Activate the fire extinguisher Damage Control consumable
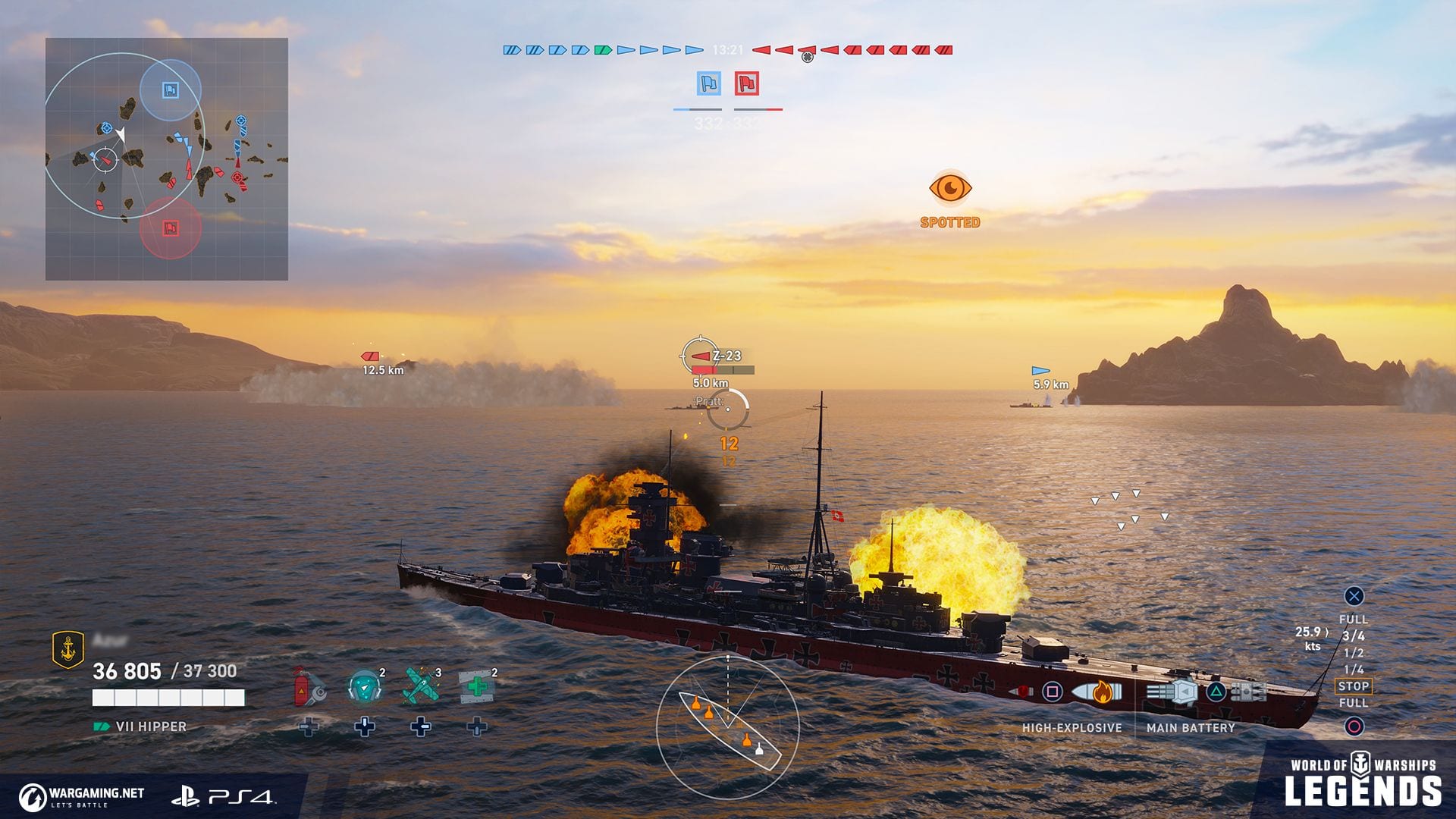Viewport: 1456px width, 819px height. coord(309,686)
